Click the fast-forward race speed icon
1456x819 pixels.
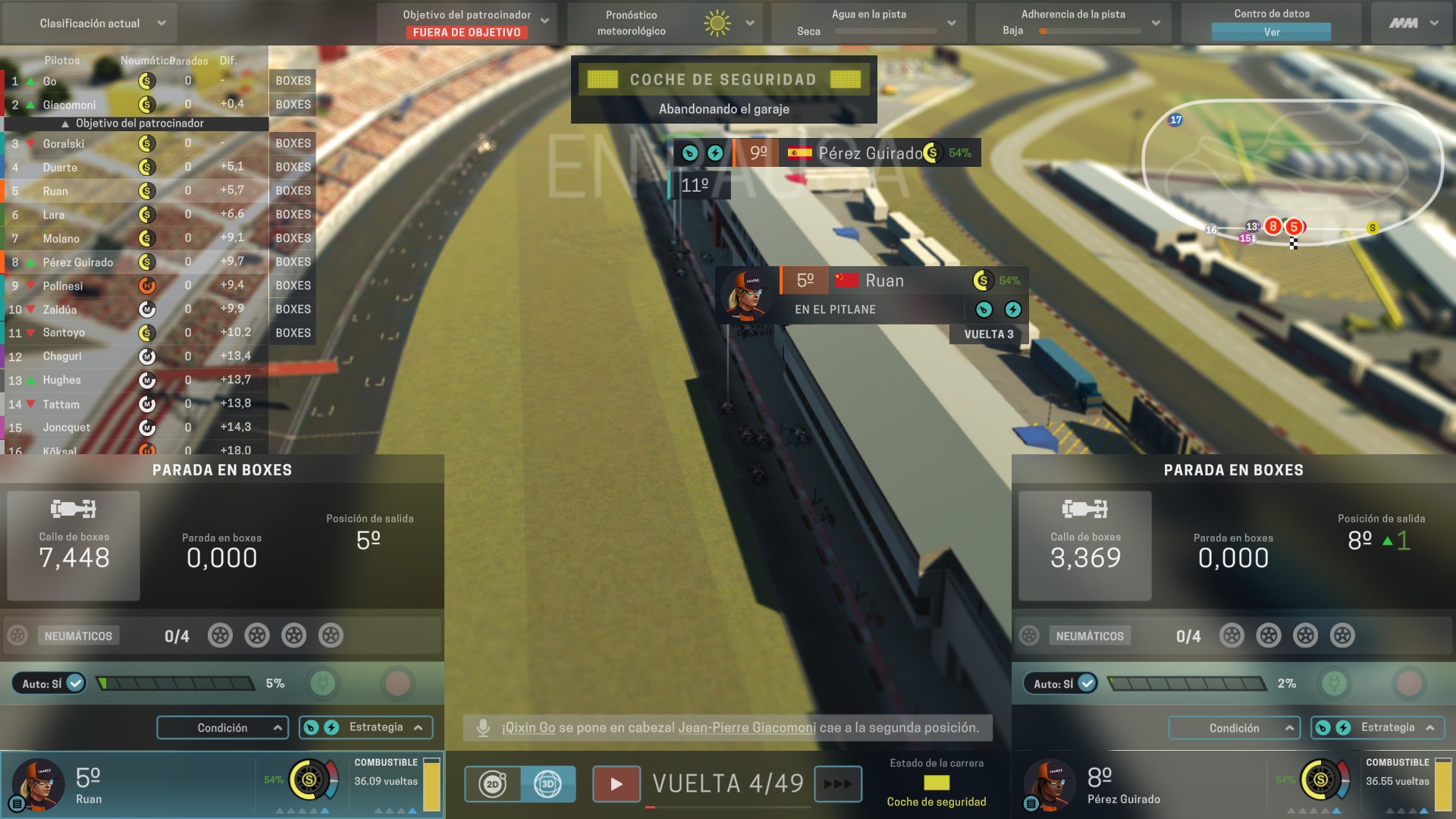coord(839,784)
